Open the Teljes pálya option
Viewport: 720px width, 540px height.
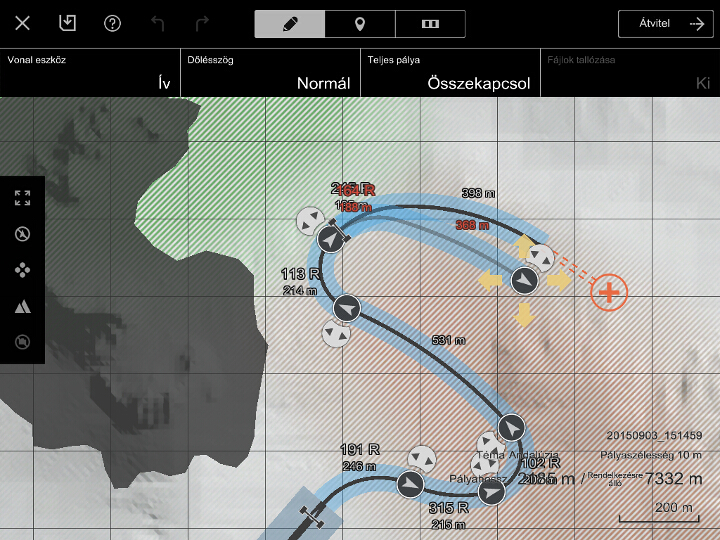(x=450, y=73)
